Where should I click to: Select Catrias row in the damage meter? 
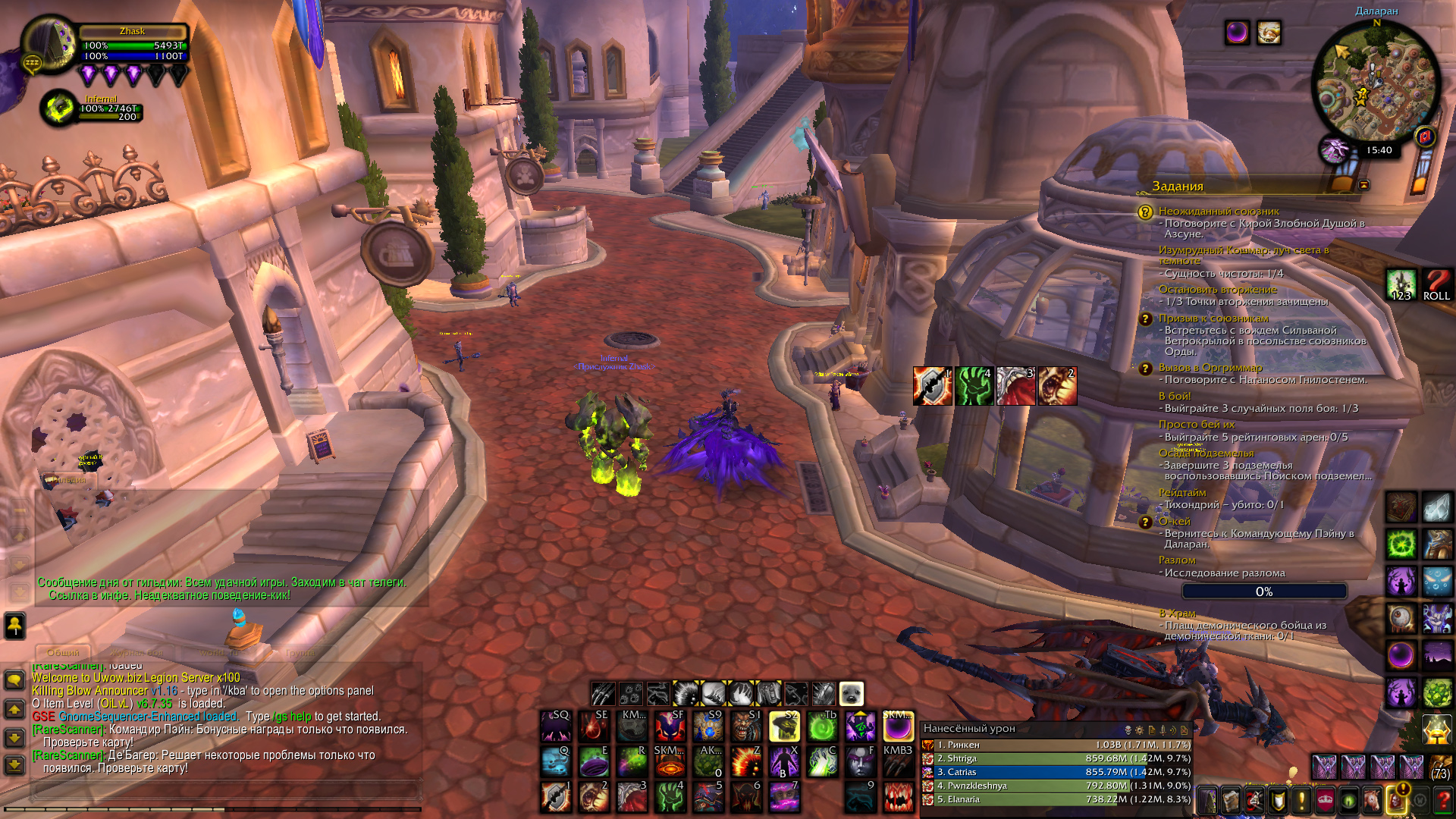[x=1056, y=772]
